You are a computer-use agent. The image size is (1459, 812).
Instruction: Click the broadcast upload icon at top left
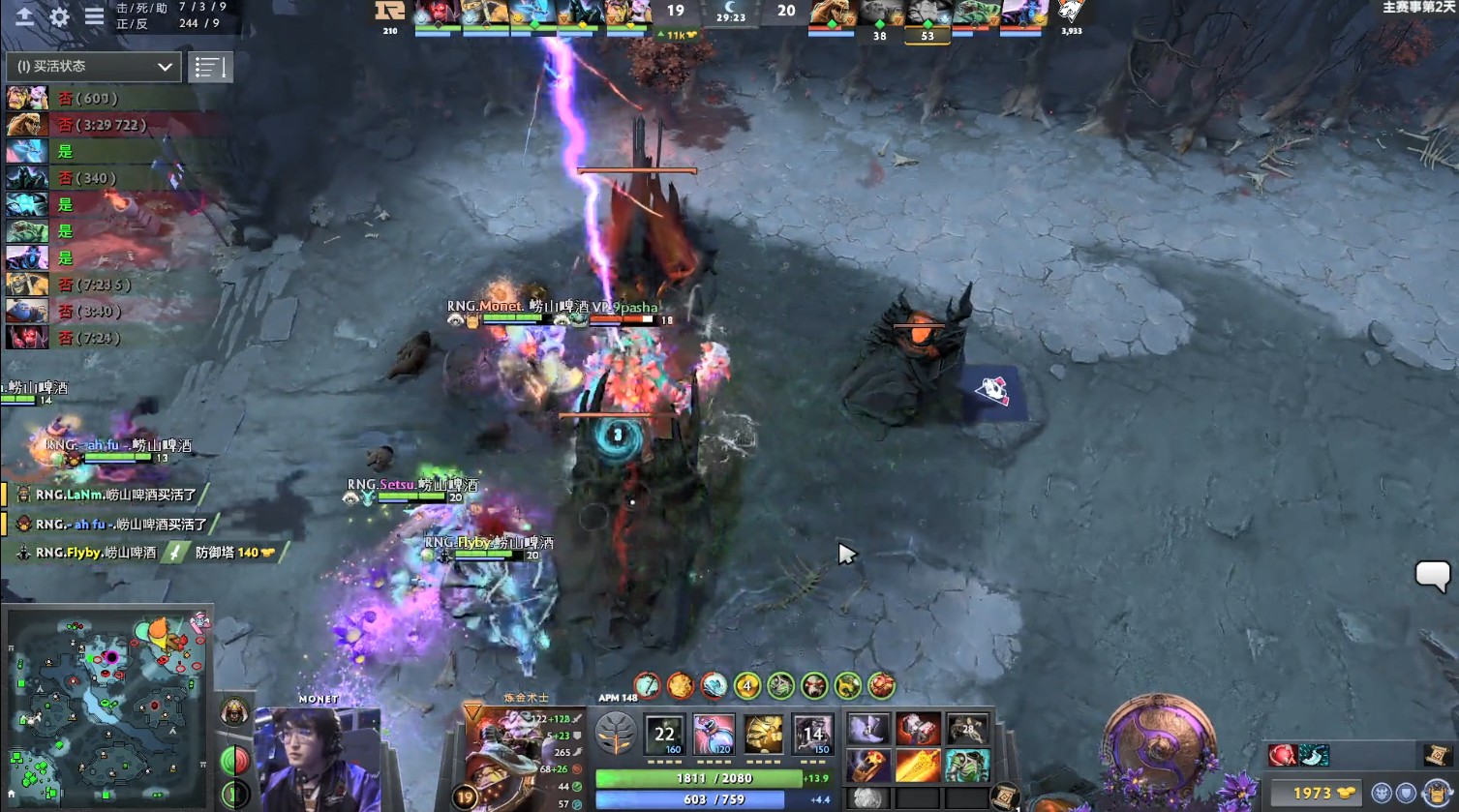pos(24,16)
